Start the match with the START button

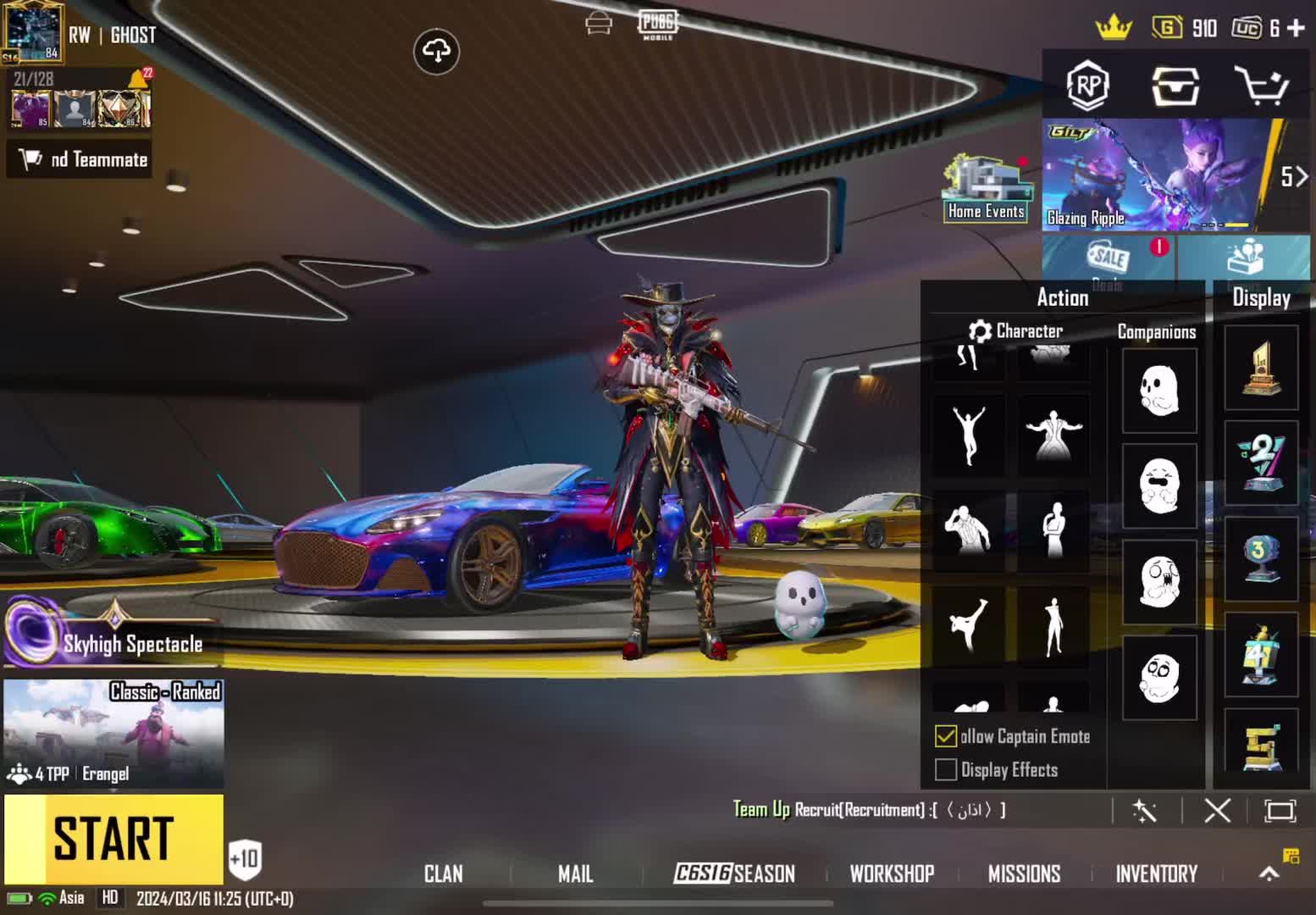tap(113, 839)
